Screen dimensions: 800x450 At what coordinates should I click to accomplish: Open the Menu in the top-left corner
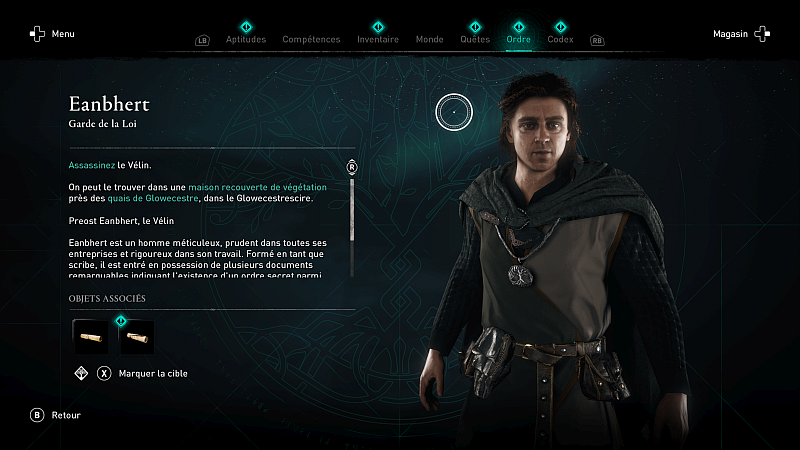(x=52, y=34)
